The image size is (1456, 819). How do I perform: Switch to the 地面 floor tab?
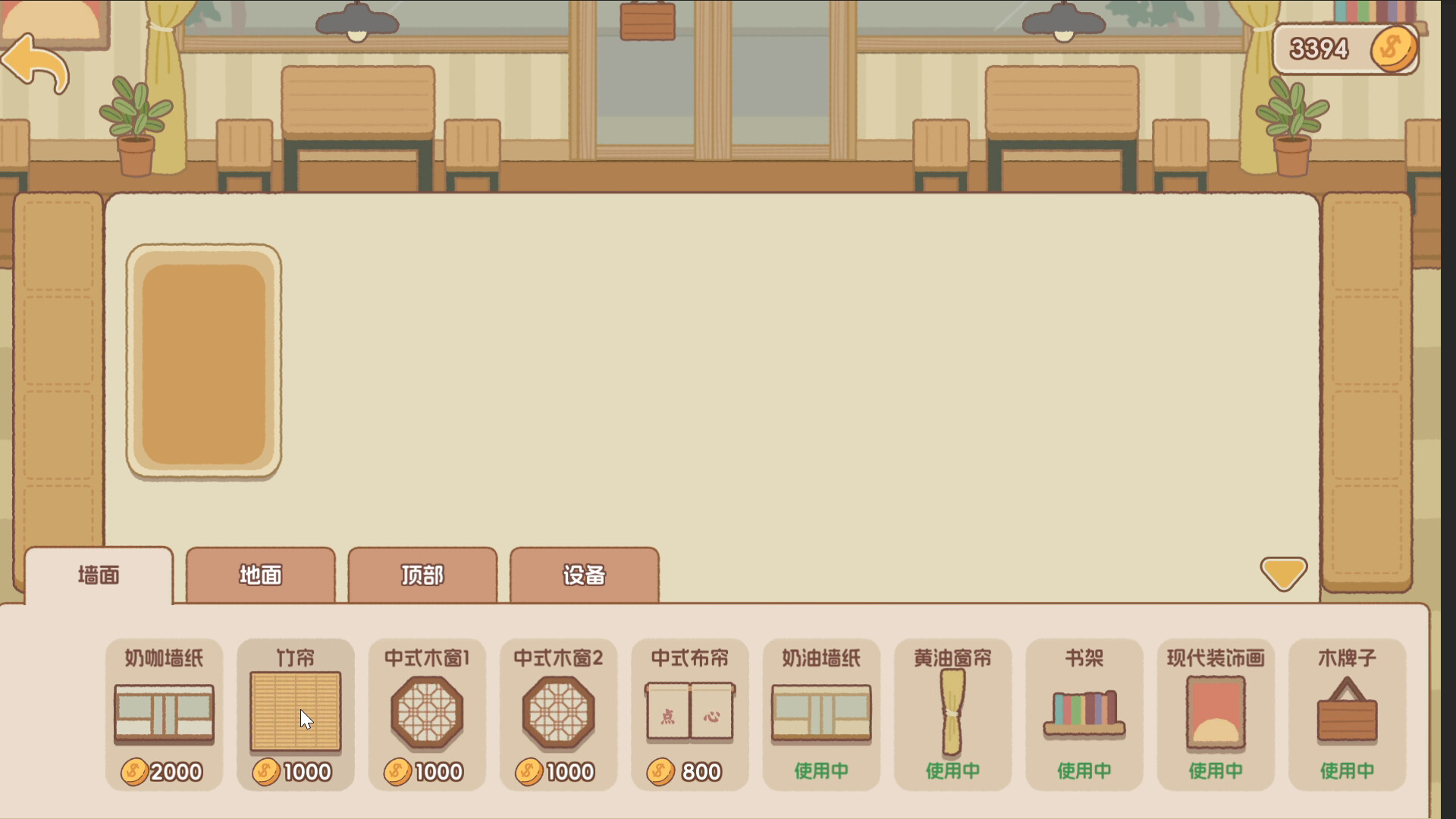click(260, 576)
